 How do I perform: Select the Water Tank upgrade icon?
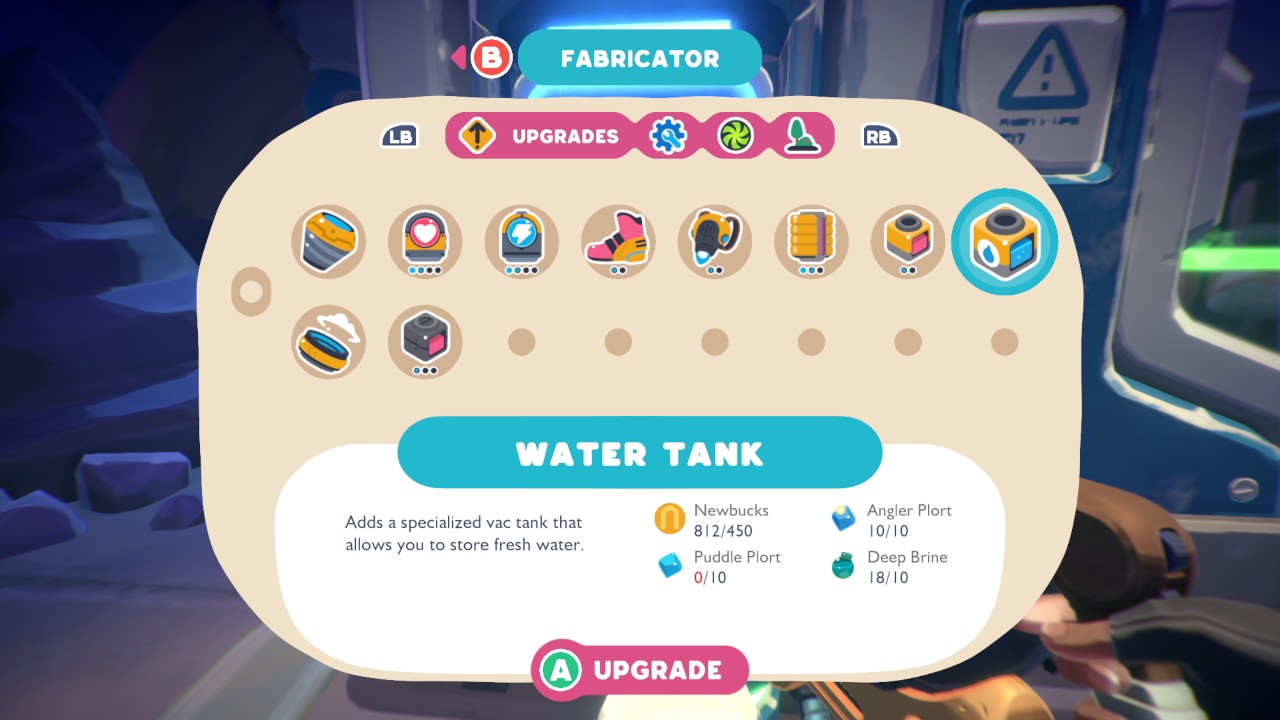click(1004, 241)
